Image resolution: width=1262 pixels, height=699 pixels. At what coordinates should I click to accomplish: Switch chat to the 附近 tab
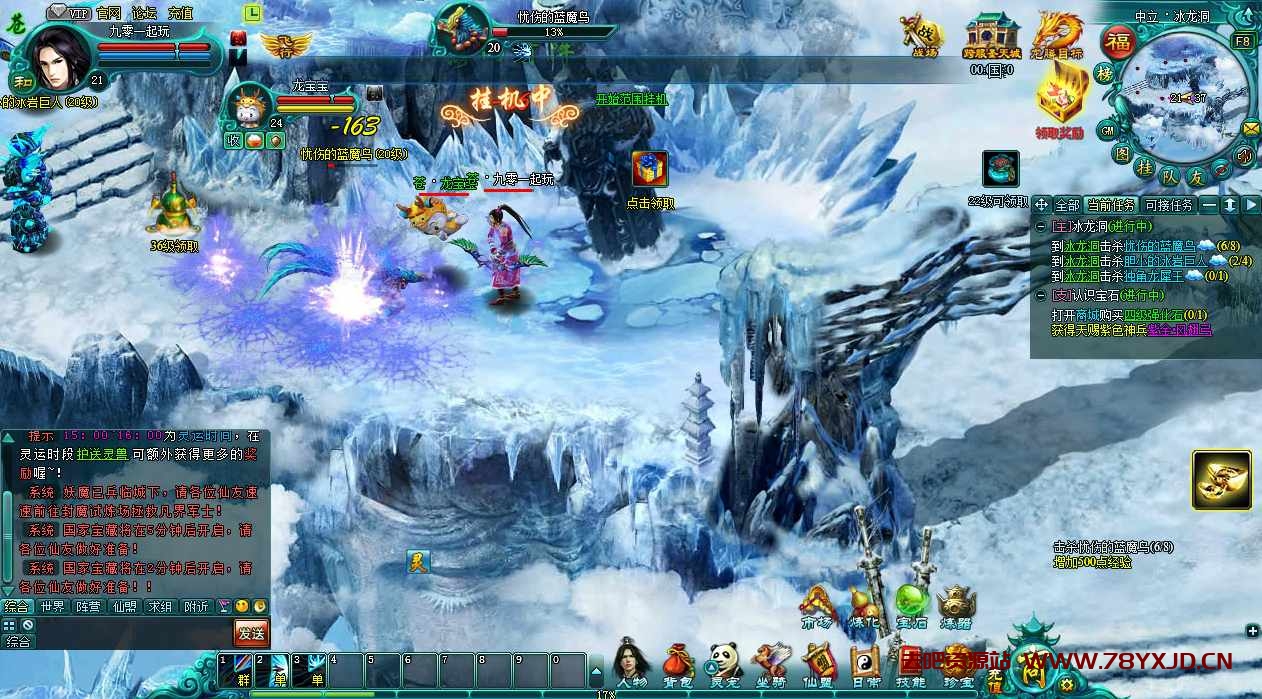coord(196,606)
